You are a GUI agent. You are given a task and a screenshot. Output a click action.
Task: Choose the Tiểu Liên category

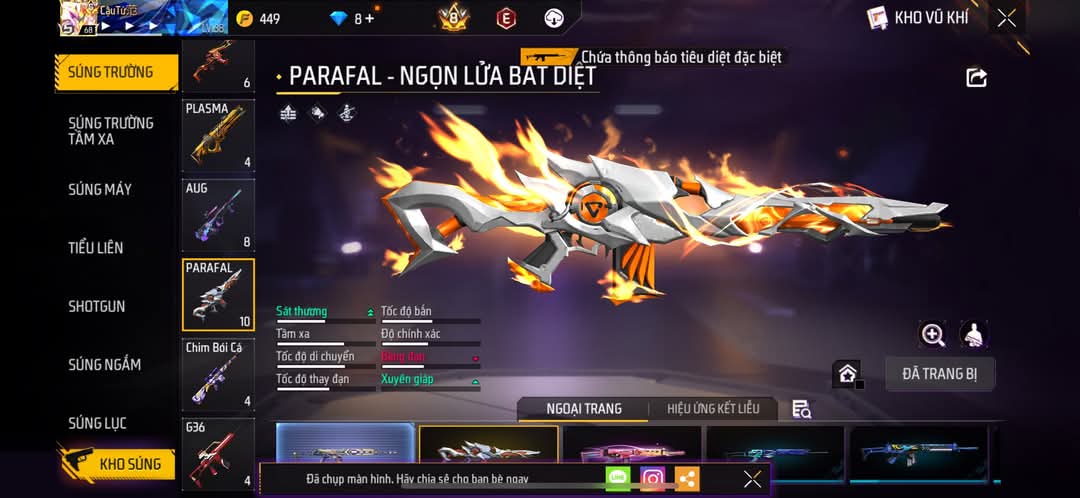pyautogui.click(x=96, y=247)
